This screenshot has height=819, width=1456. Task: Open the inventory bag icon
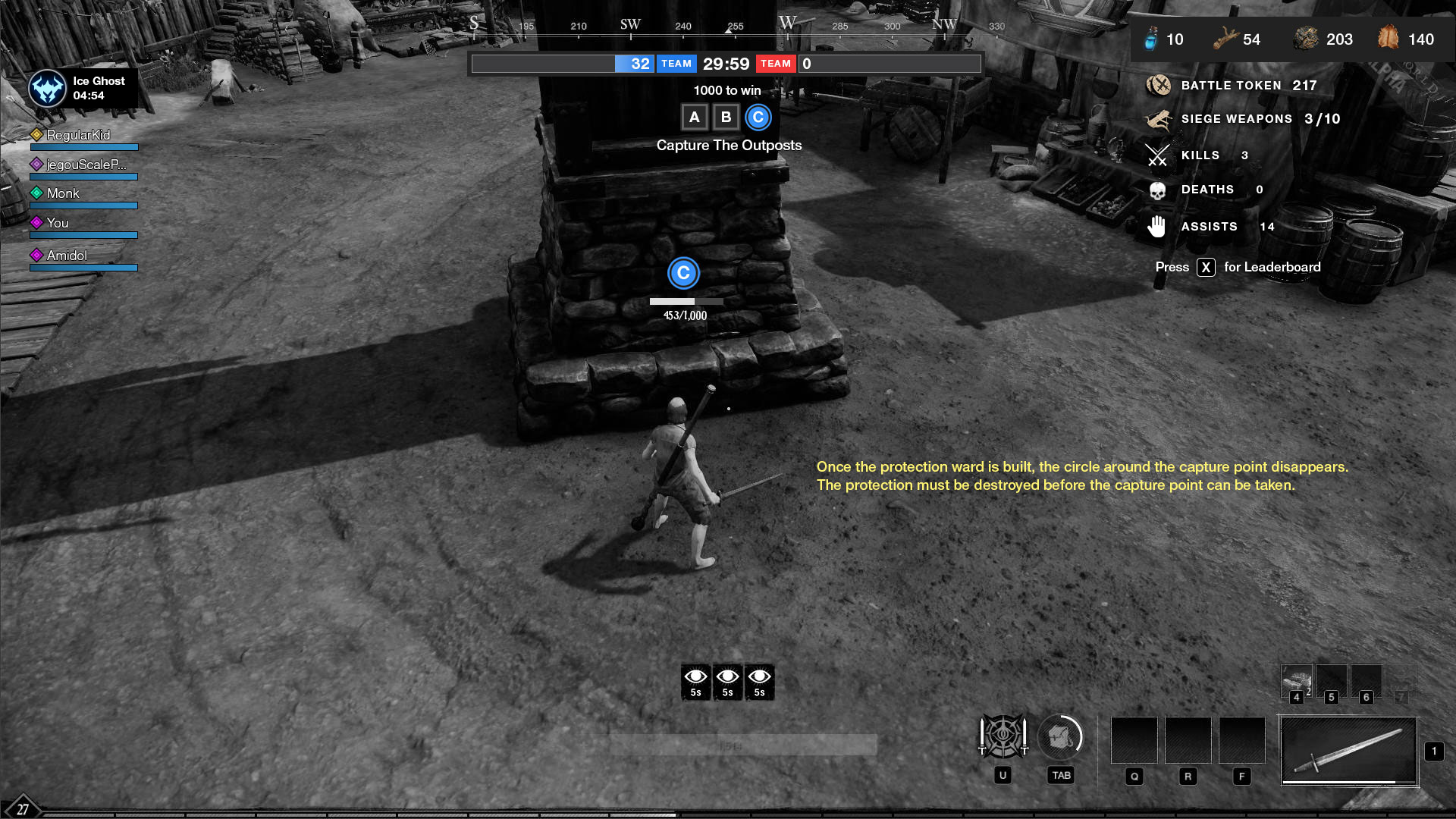click(x=1060, y=737)
